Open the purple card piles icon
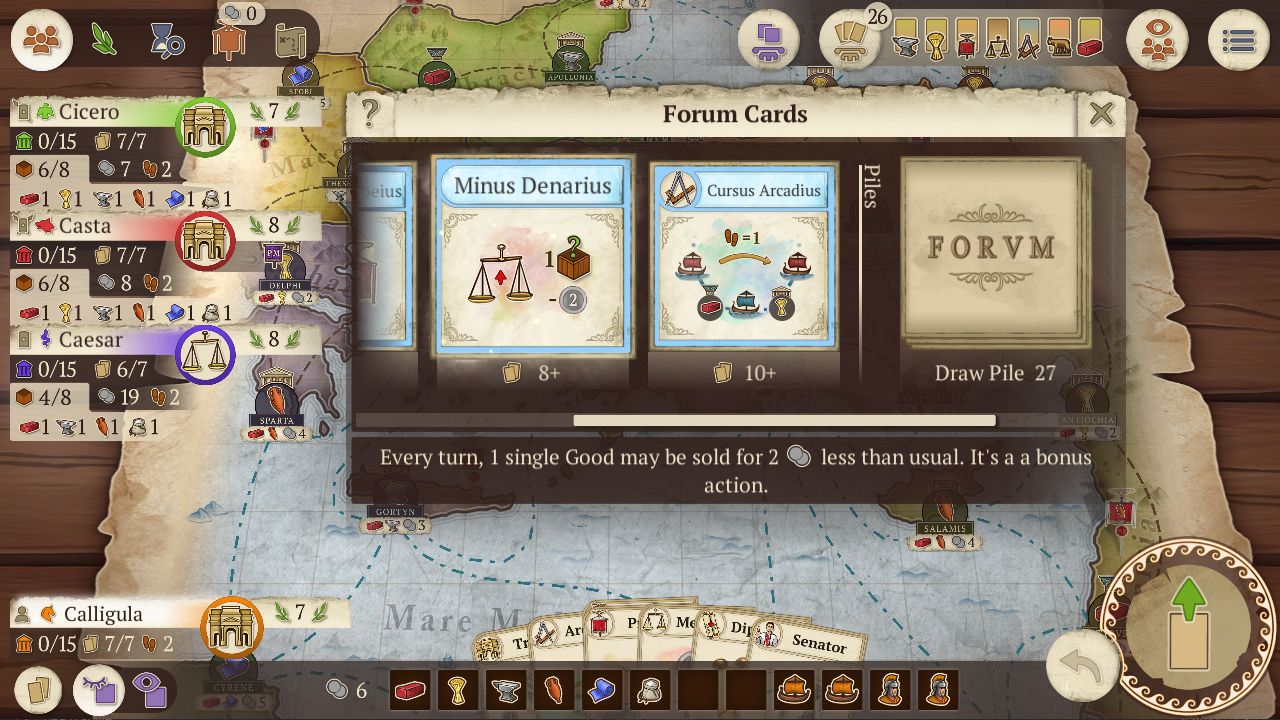The width and height of the screenshot is (1280, 720). click(768, 42)
